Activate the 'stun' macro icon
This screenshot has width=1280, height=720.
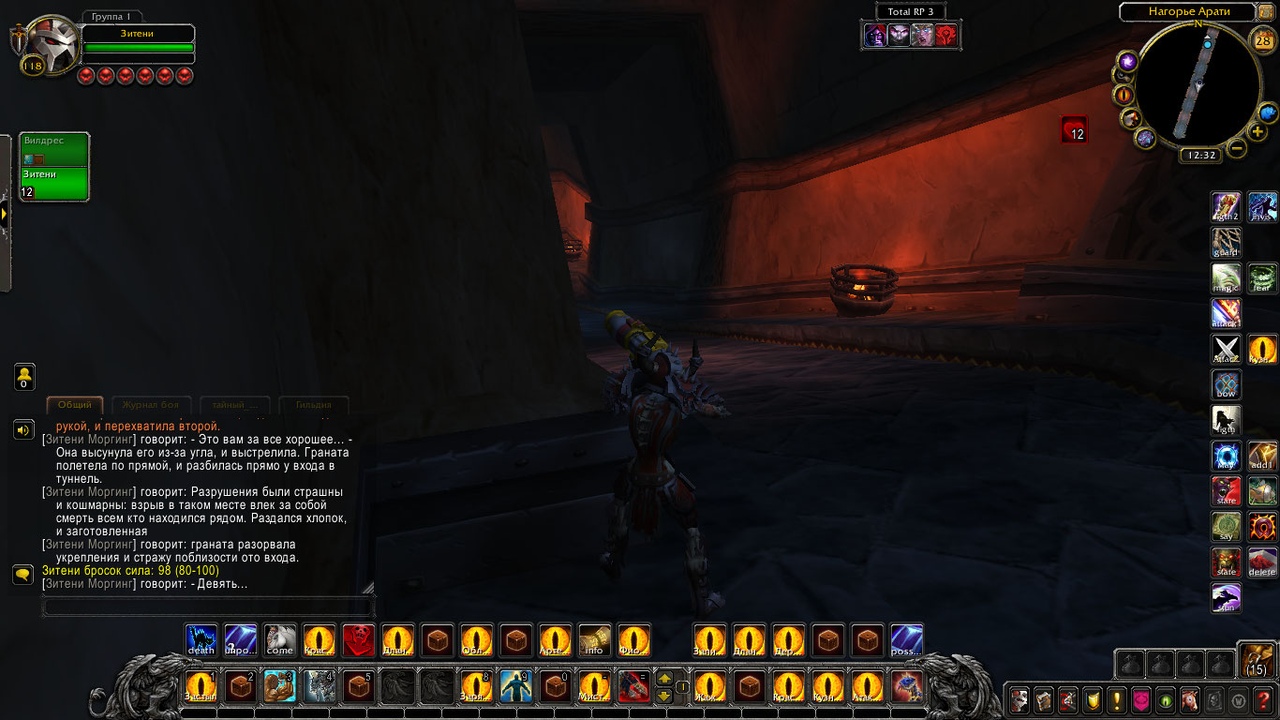click(x=1226, y=598)
